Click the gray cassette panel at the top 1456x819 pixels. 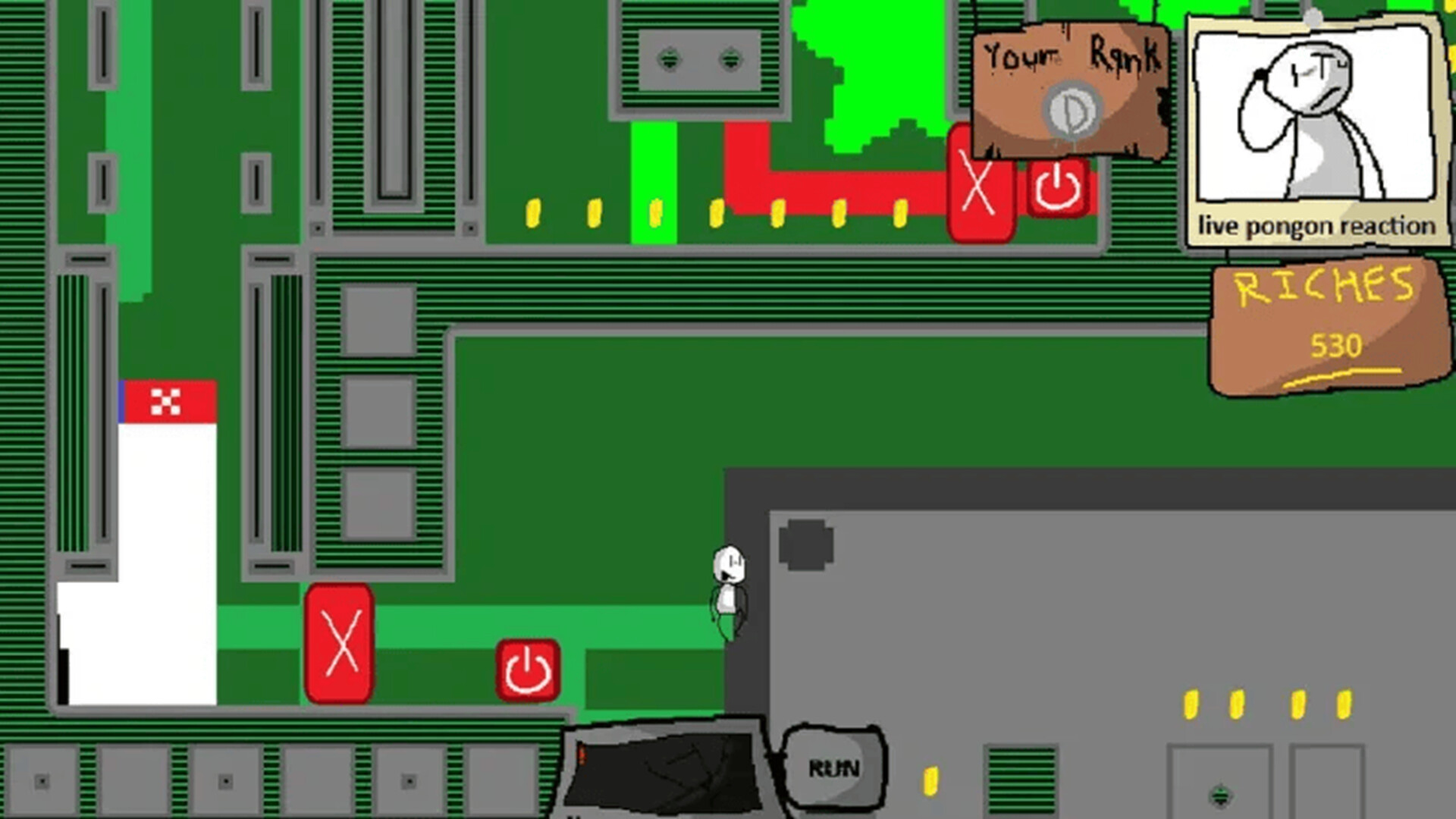point(699,61)
